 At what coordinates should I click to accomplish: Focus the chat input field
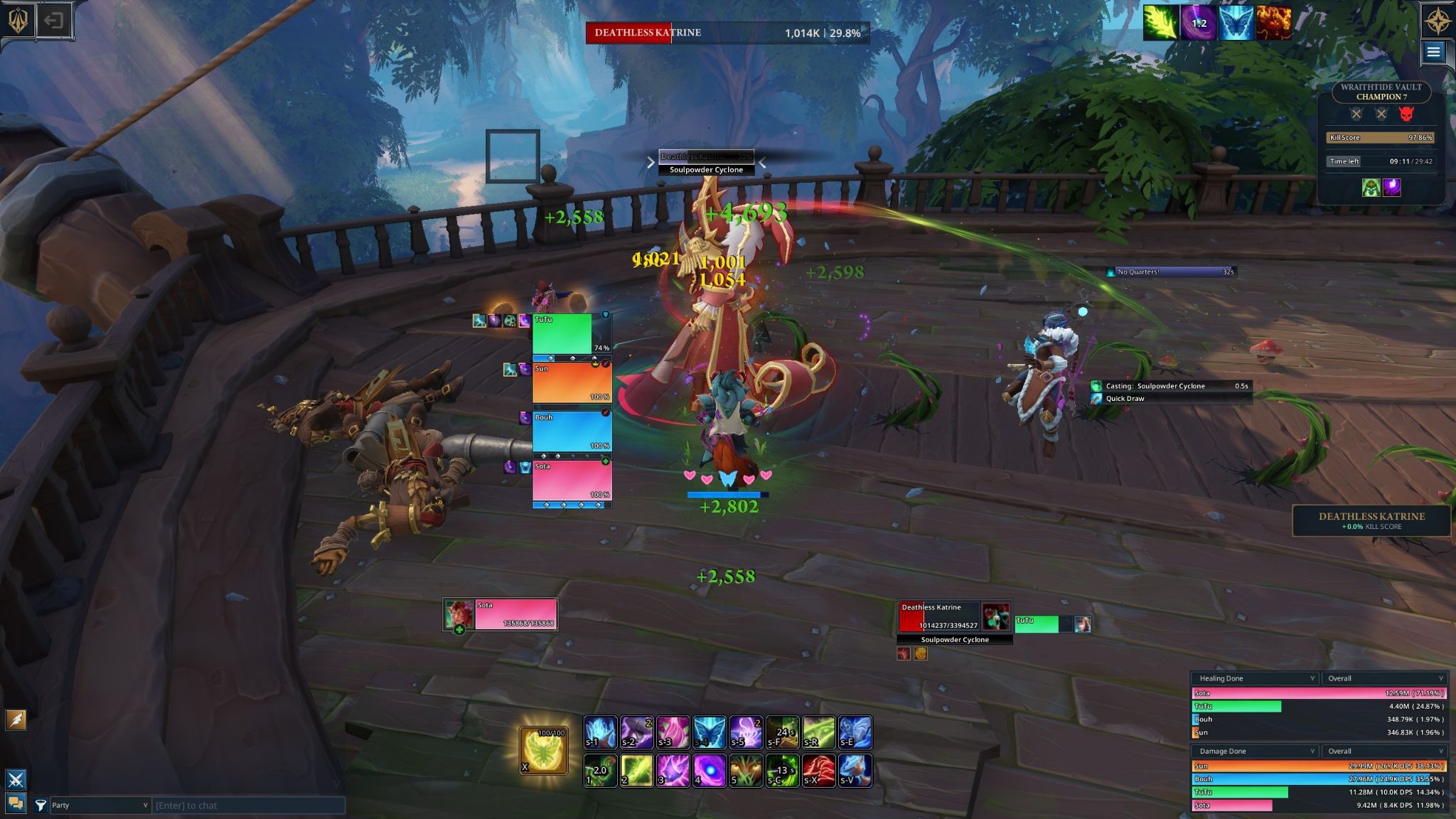[249, 805]
